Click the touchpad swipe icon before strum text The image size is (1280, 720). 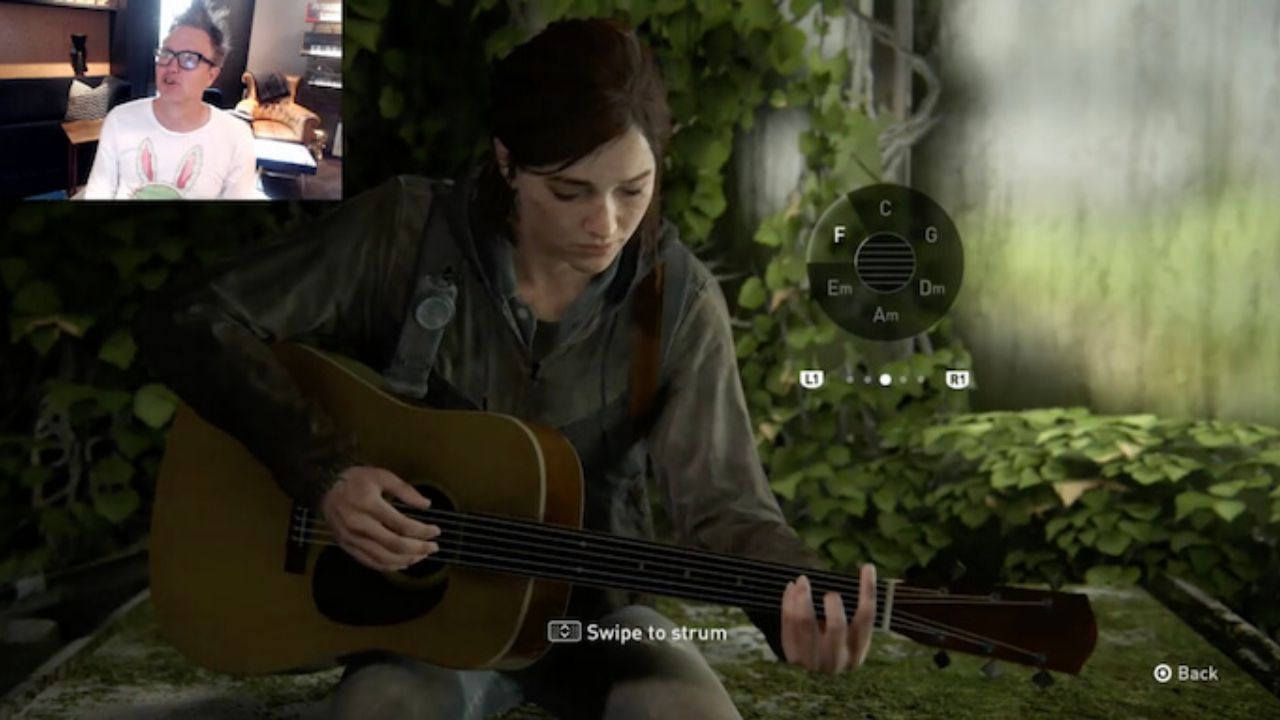567,632
